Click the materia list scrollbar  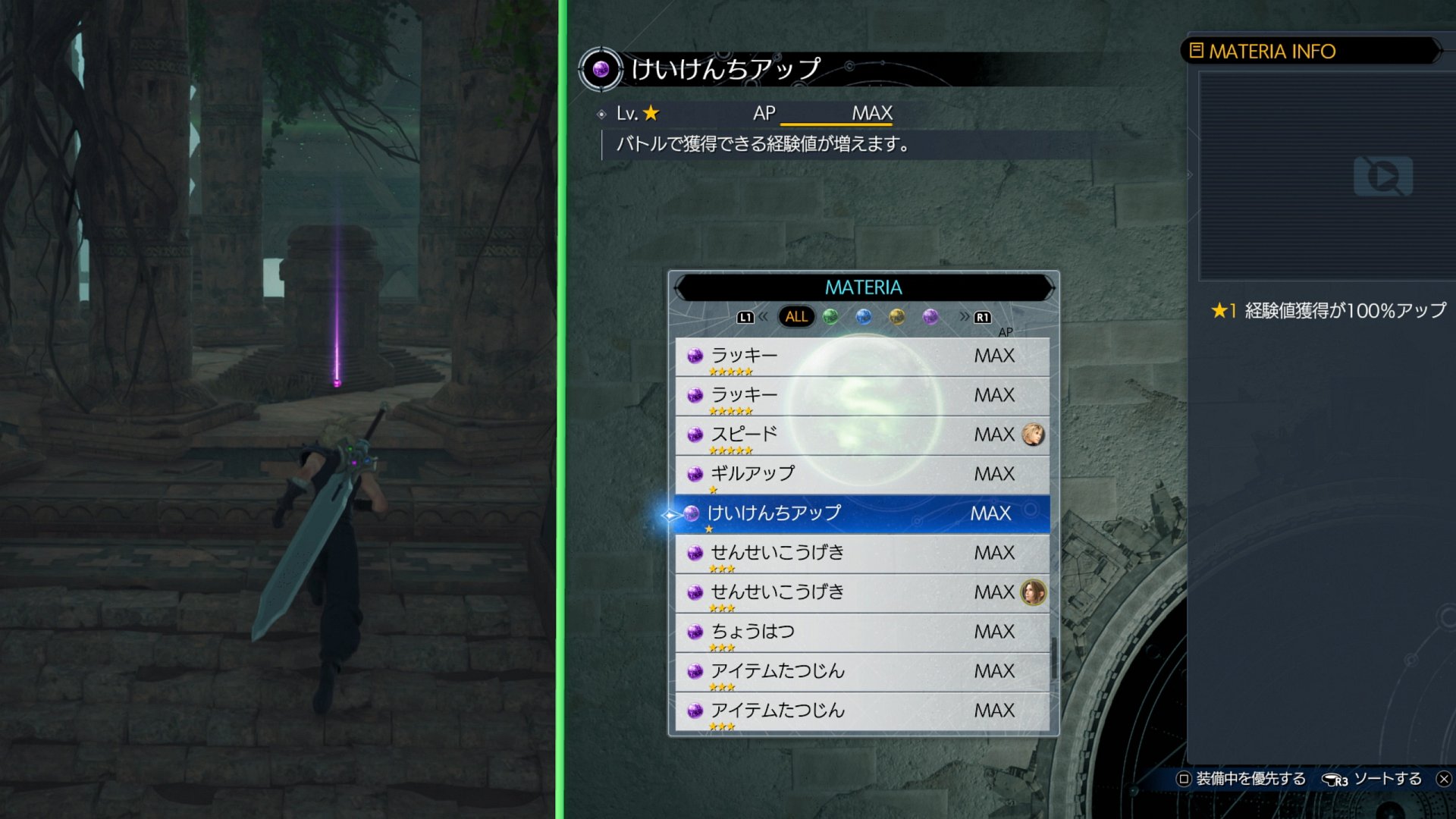(1053, 658)
